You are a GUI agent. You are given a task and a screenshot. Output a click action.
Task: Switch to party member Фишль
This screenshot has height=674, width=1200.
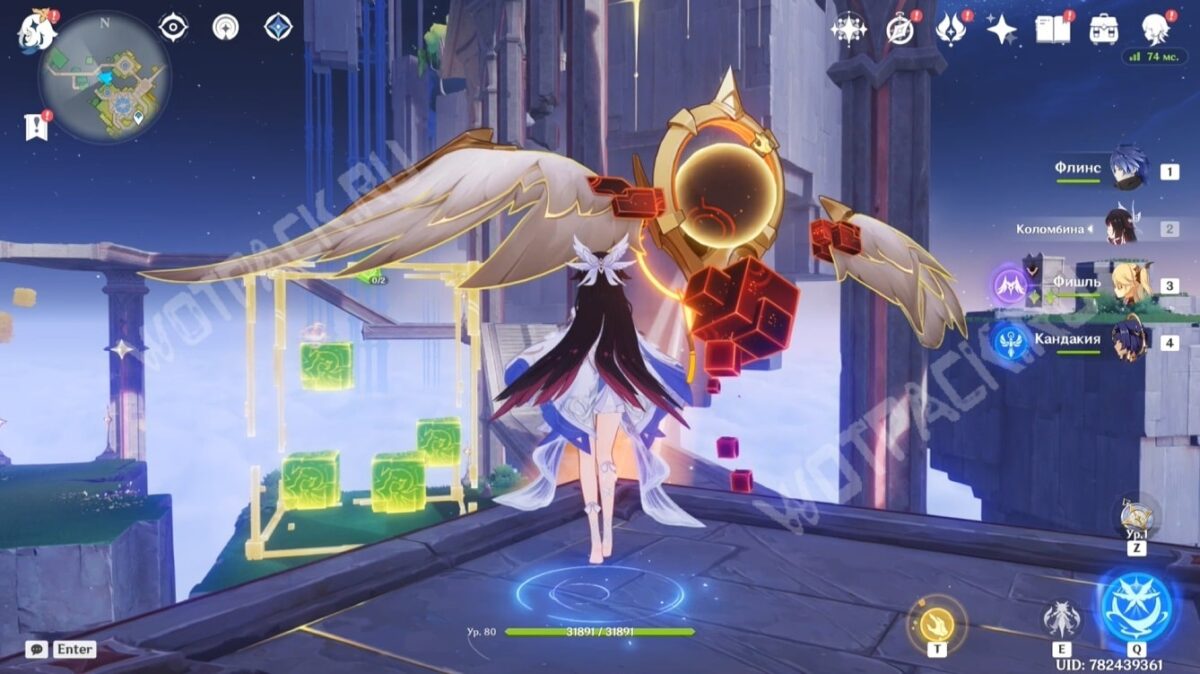tap(1128, 285)
